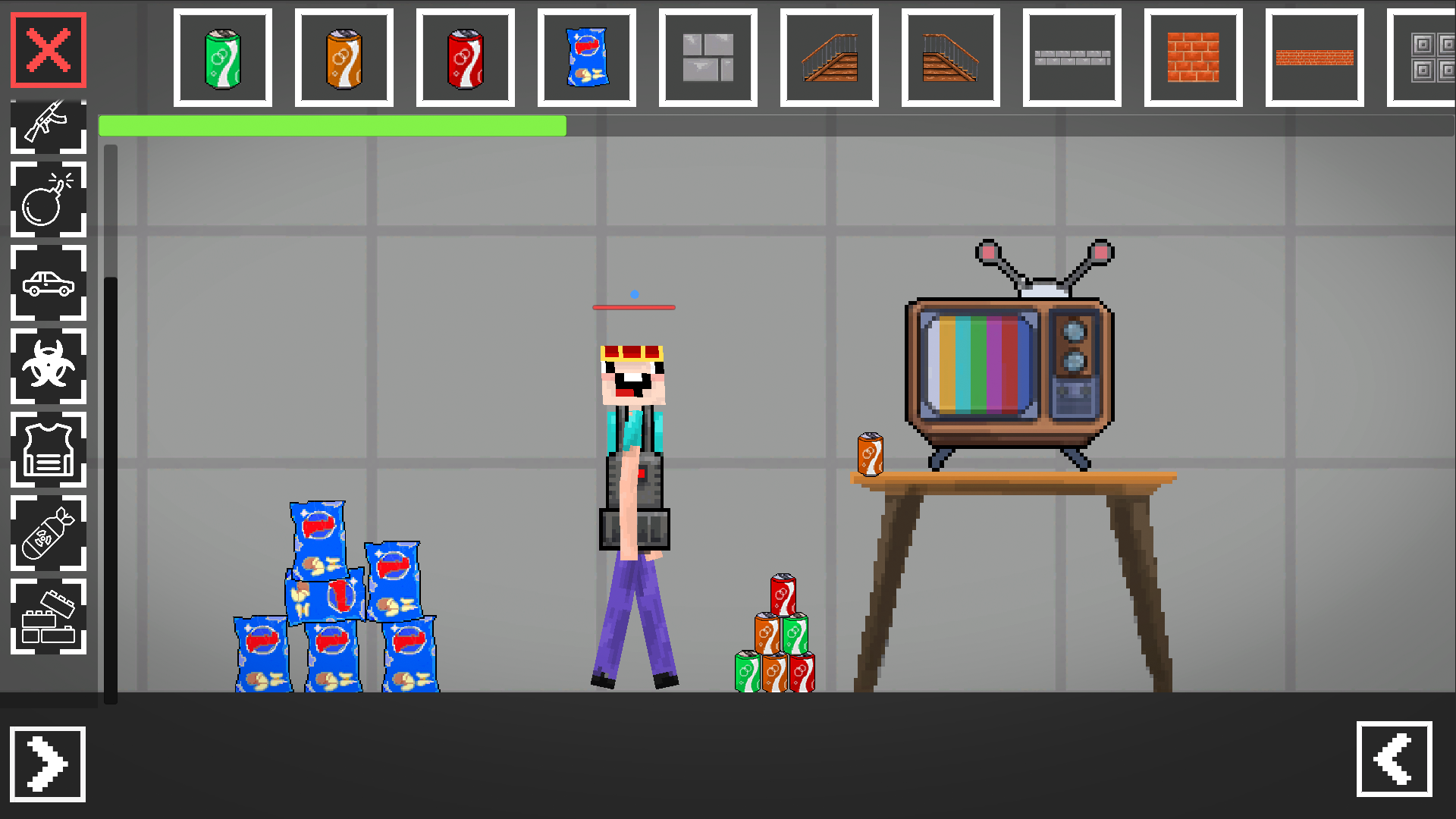Click the next page arrow bottom left
The height and width of the screenshot is (819, 1456).
(48, 764)
